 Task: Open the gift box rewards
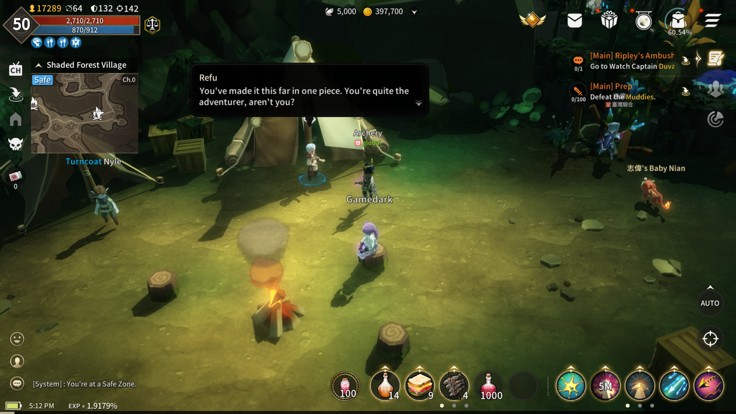pos(609,20)
